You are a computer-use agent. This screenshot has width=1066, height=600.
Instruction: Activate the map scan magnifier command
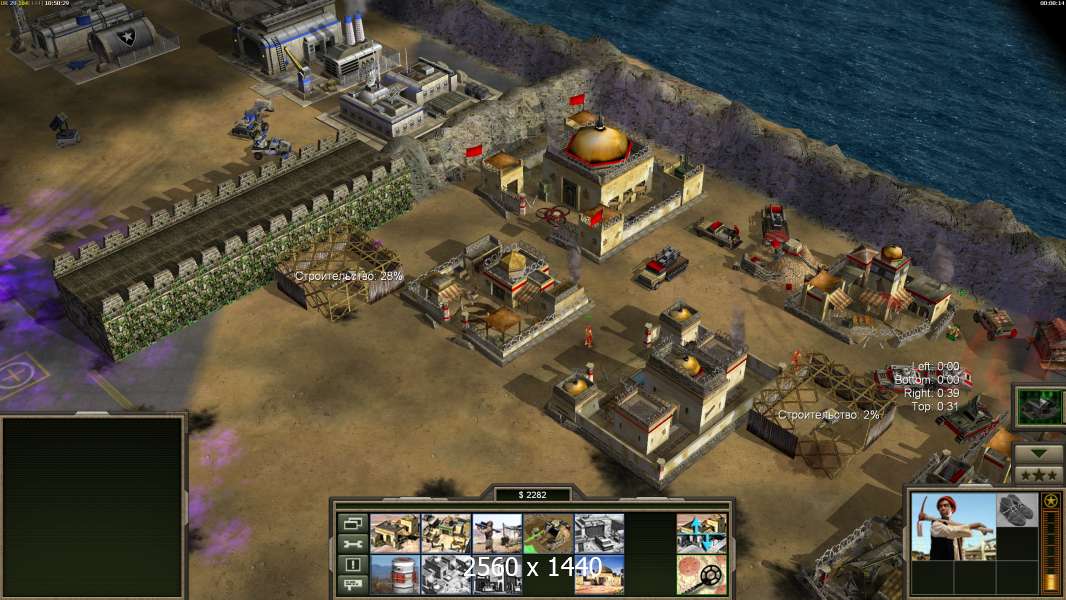(701, 573)
